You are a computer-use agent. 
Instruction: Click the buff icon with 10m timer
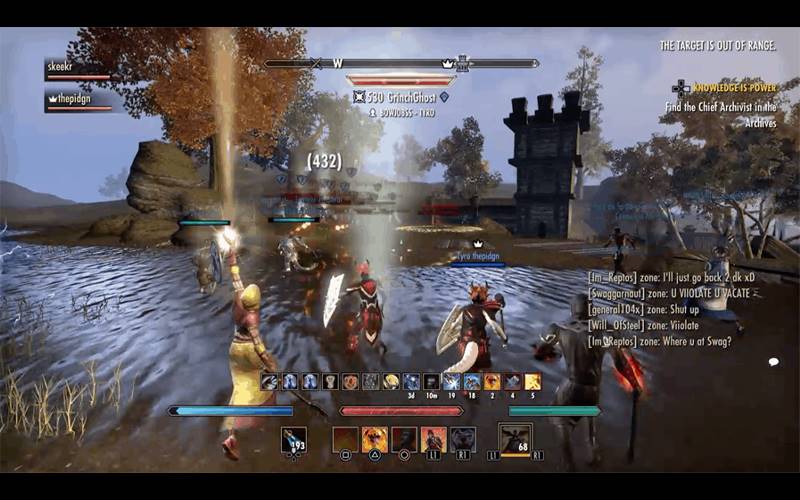[x=430, y=381]
